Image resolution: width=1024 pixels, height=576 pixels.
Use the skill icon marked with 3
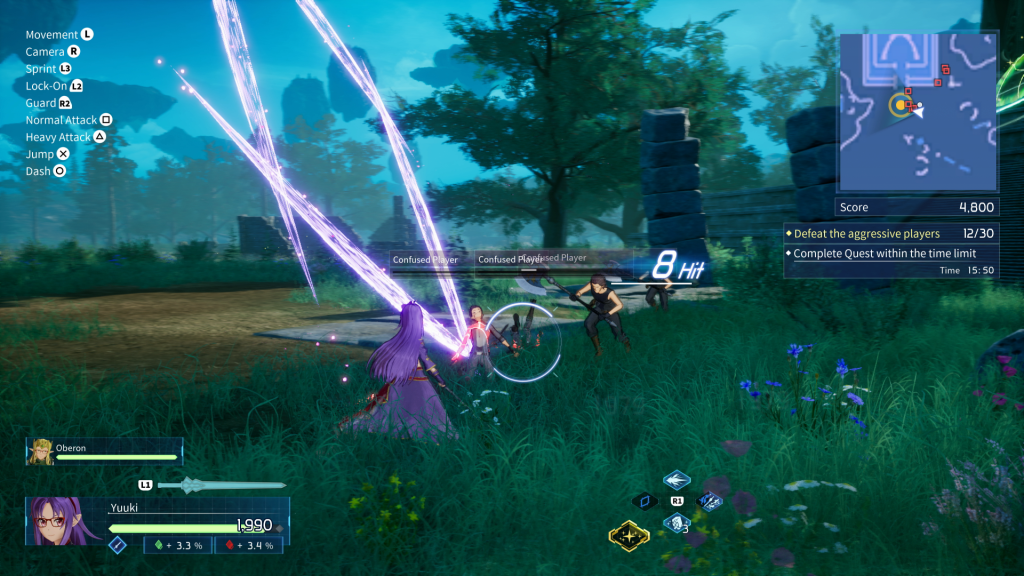tap(677, 523)
